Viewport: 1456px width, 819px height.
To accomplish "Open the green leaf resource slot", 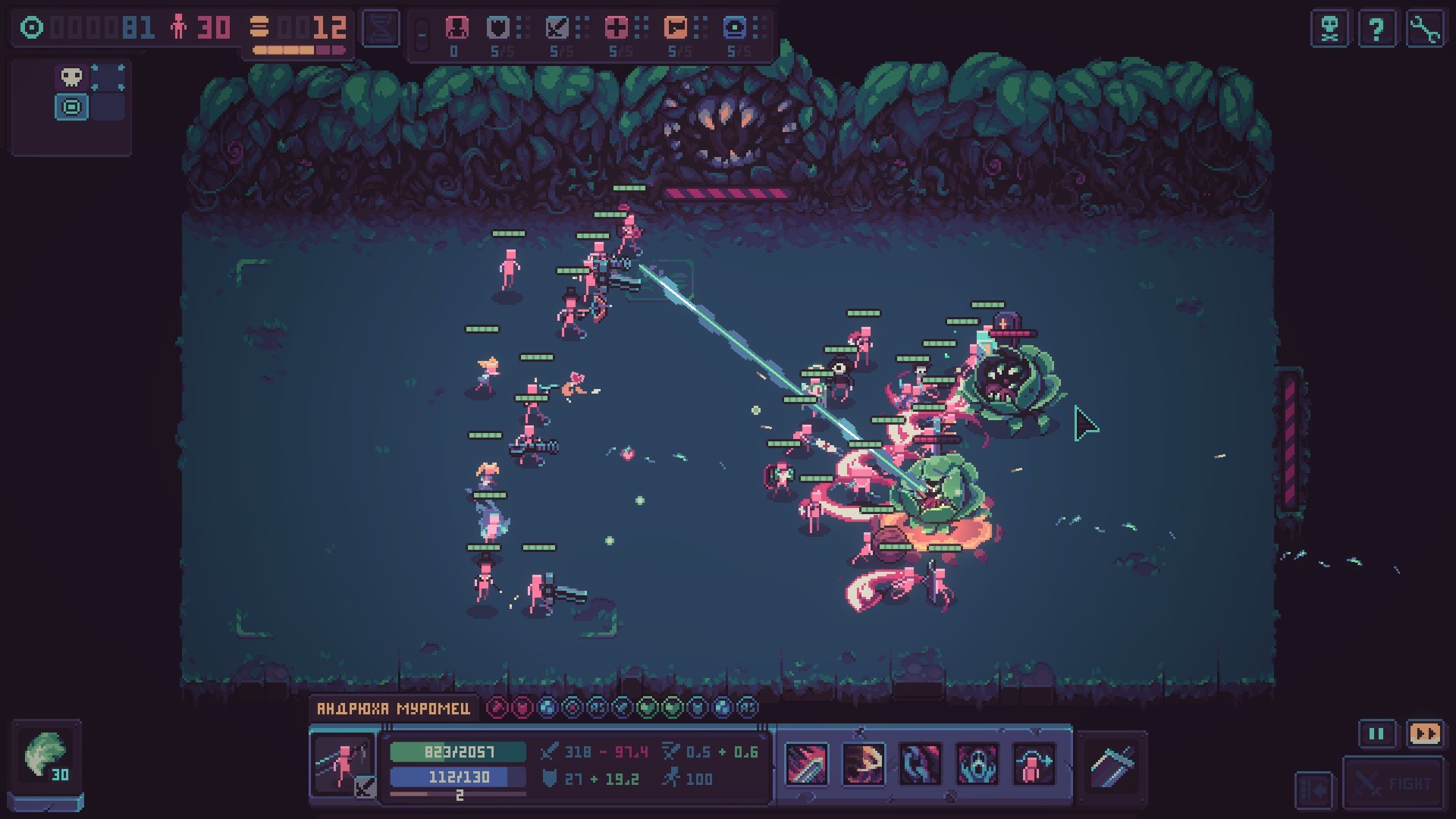I will coord(45,757).
